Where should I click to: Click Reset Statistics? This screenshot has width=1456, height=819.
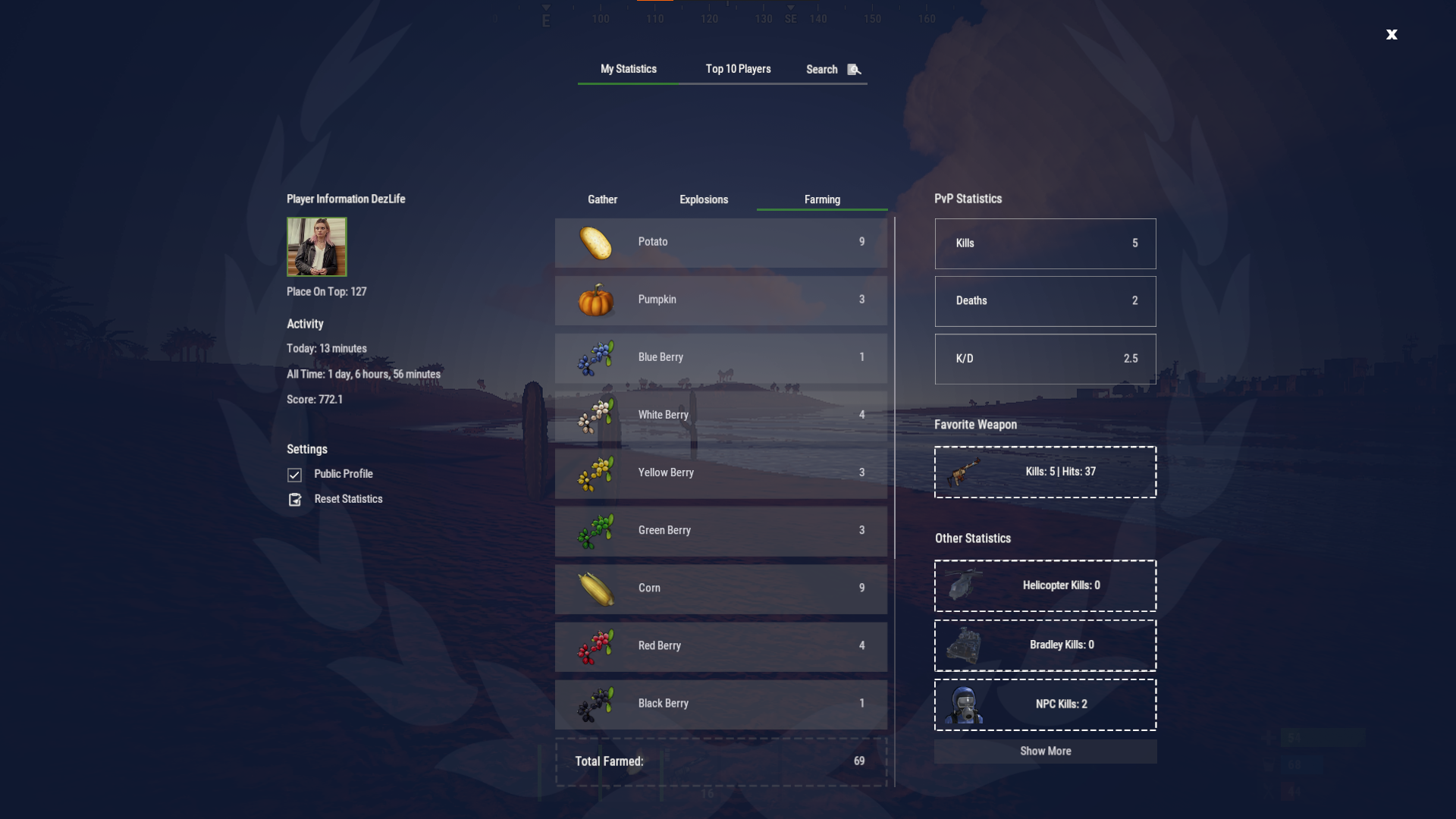coord(348,499)
